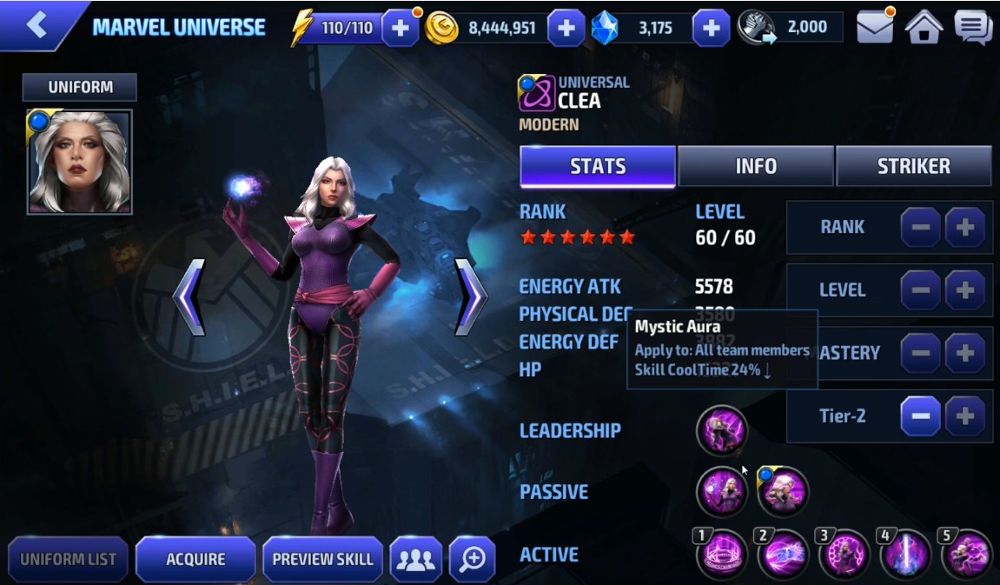Image resolution: width=1000 pixels, height=585 pixels.
Task: Switch to the Info tab
Action: click(x=756, y=166)
